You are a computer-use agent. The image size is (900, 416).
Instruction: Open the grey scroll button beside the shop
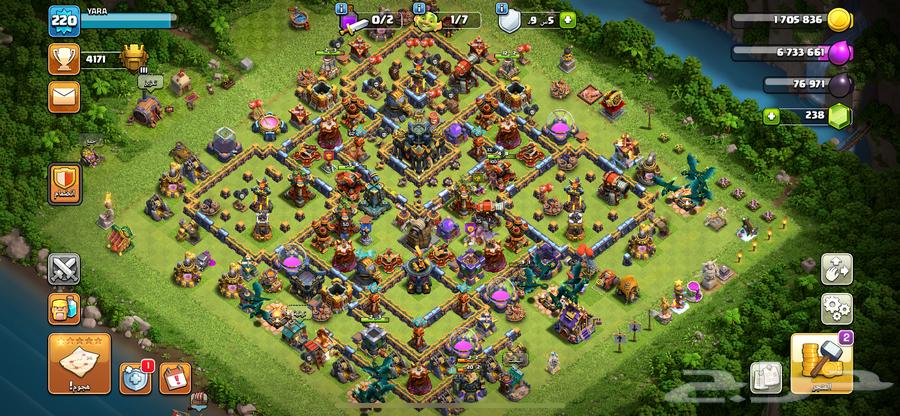pos(765,377)
